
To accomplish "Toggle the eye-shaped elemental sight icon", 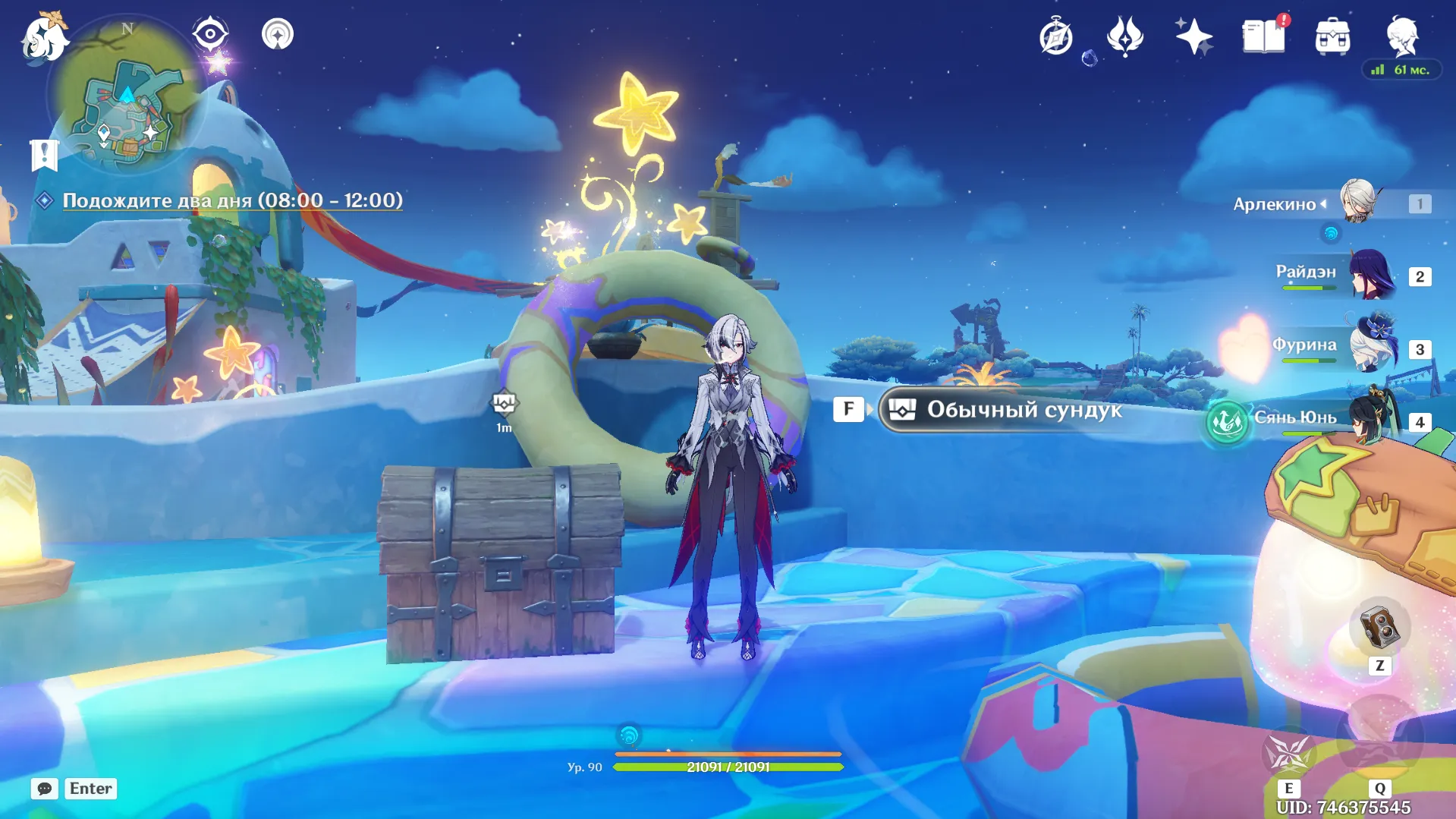I will pyautogui.click(x=210, y=34).
